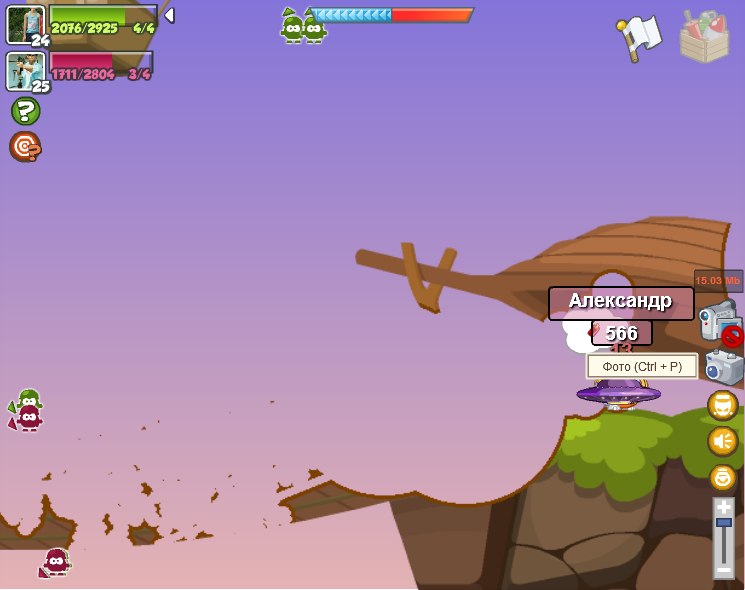Click the orange target question mark icon
Image resolution: width=745 pixels, height=590 pixels.
click(x=25, y=147)
